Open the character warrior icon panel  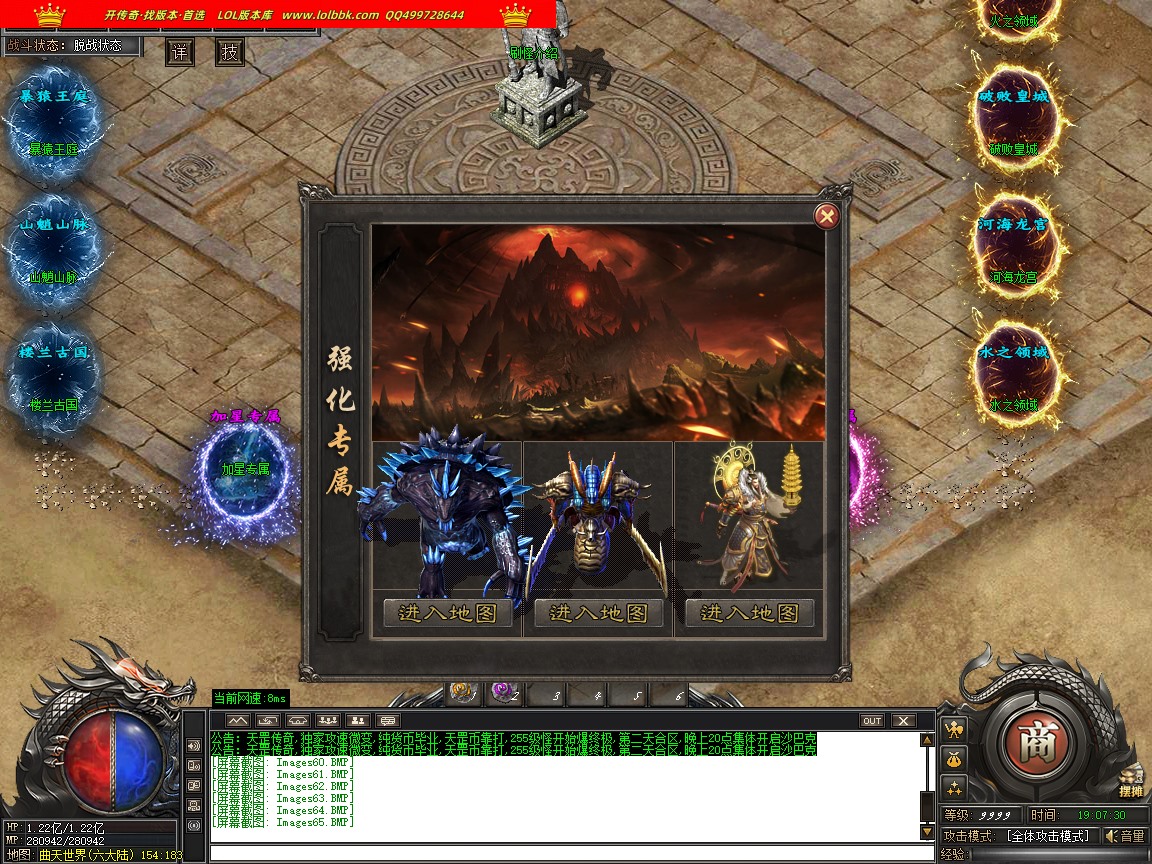tap(954, 728)
